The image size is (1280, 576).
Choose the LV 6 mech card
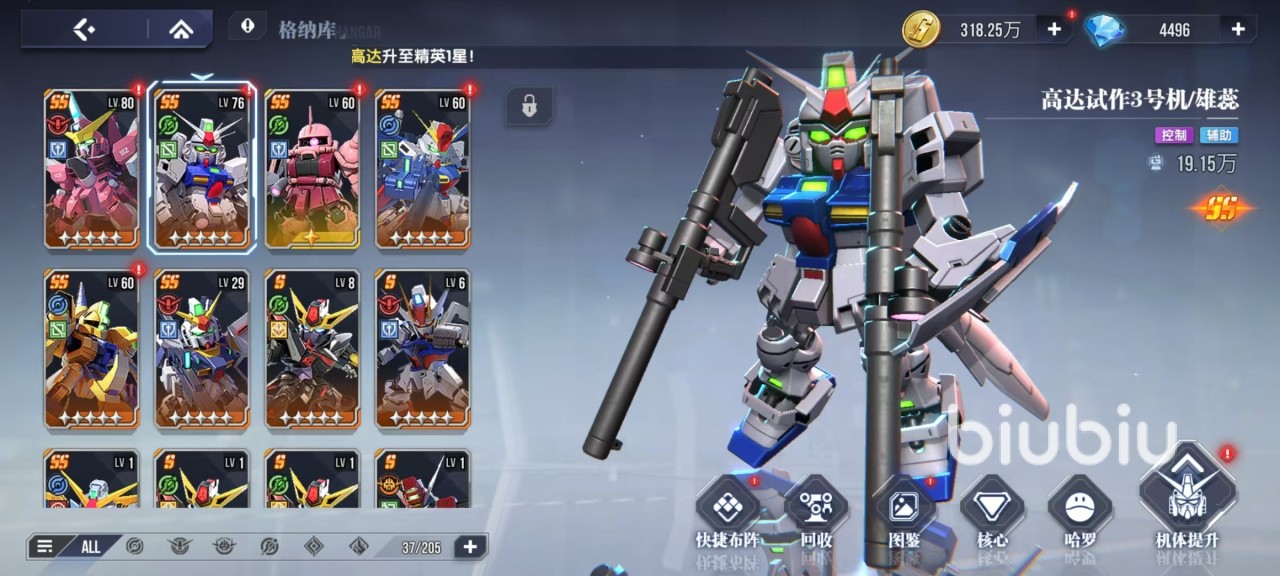click(422, 348)
